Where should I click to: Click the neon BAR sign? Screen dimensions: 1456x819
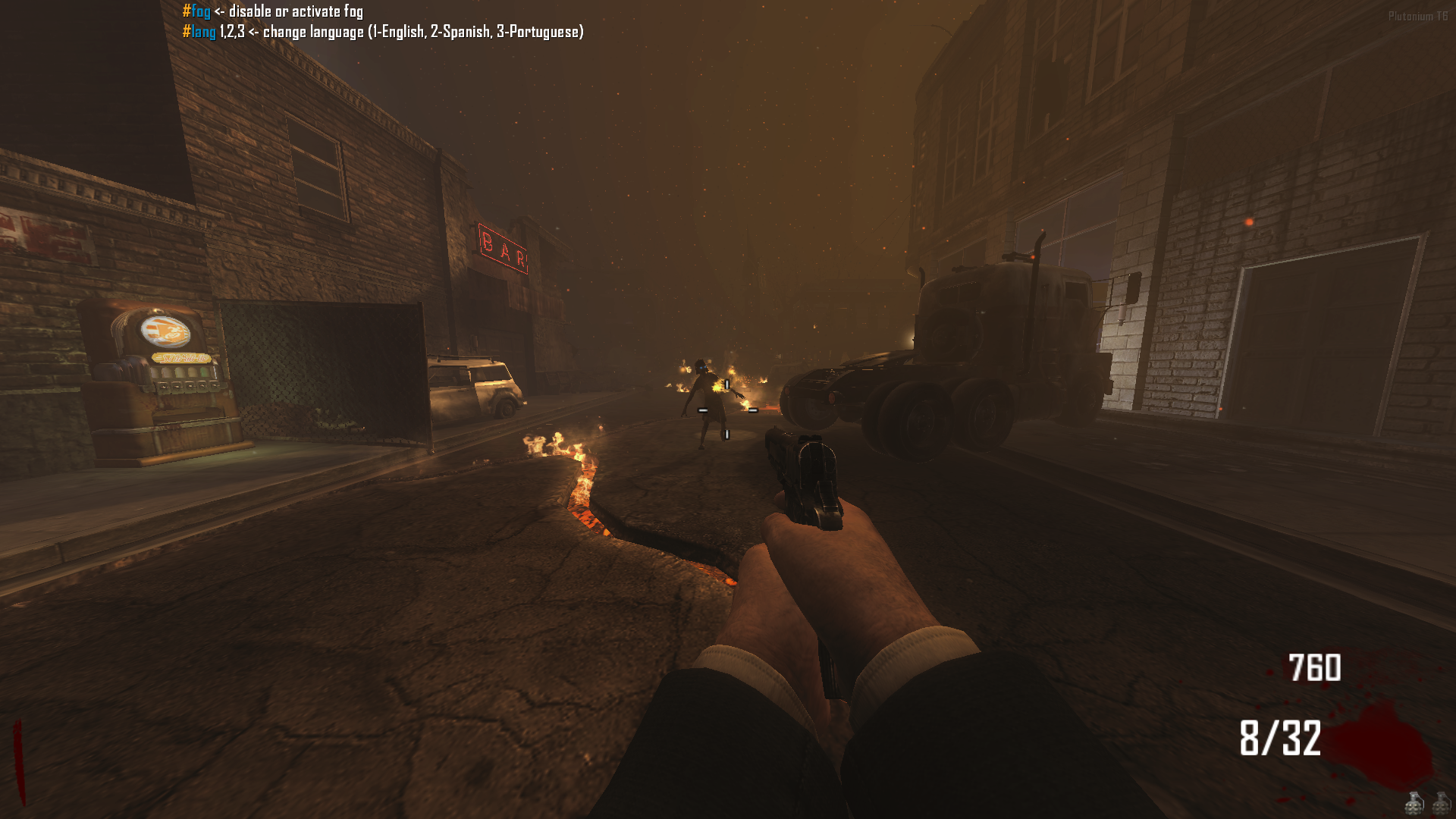(502, 249)
